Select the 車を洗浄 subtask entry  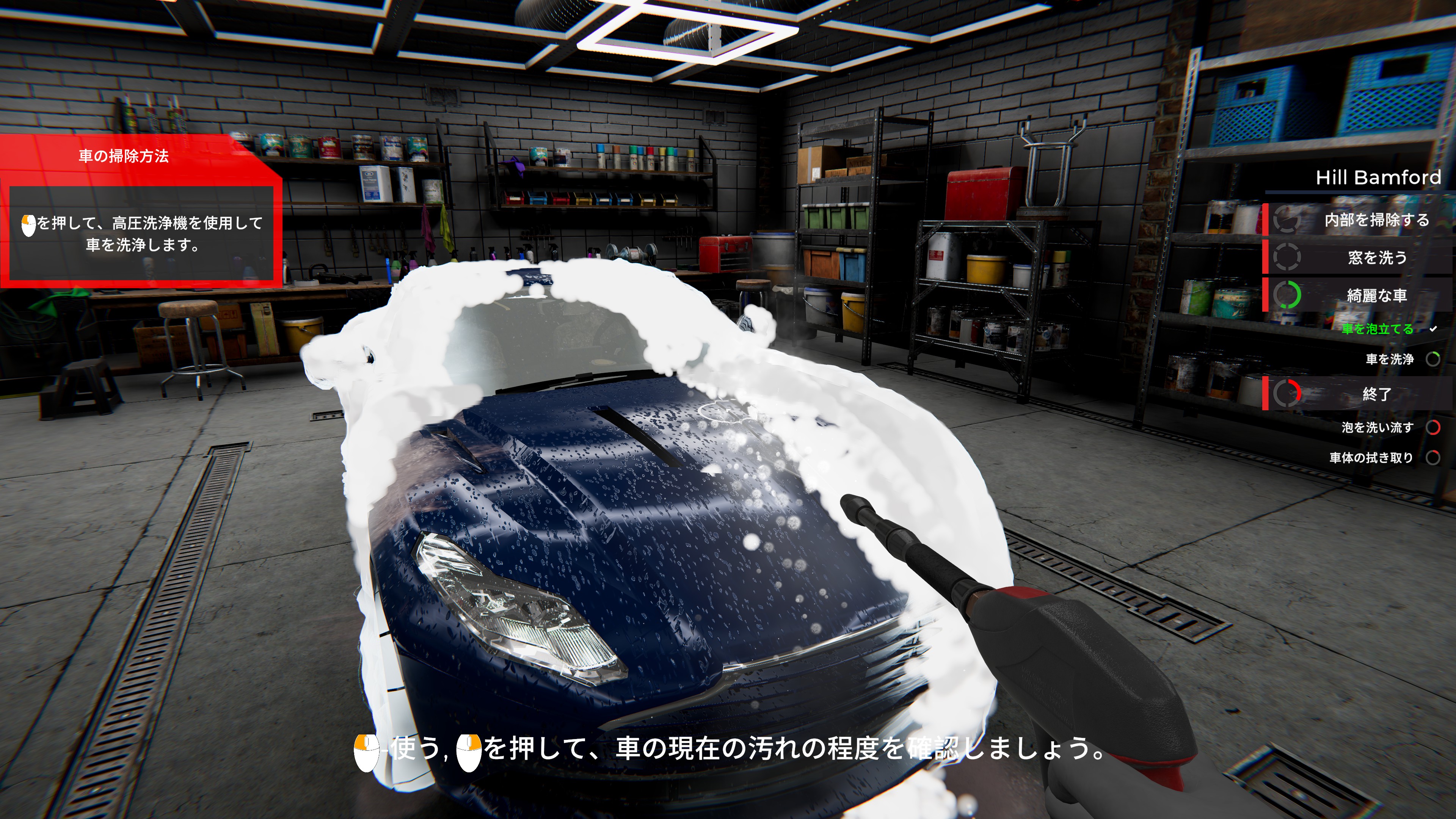click(1390, 359)
